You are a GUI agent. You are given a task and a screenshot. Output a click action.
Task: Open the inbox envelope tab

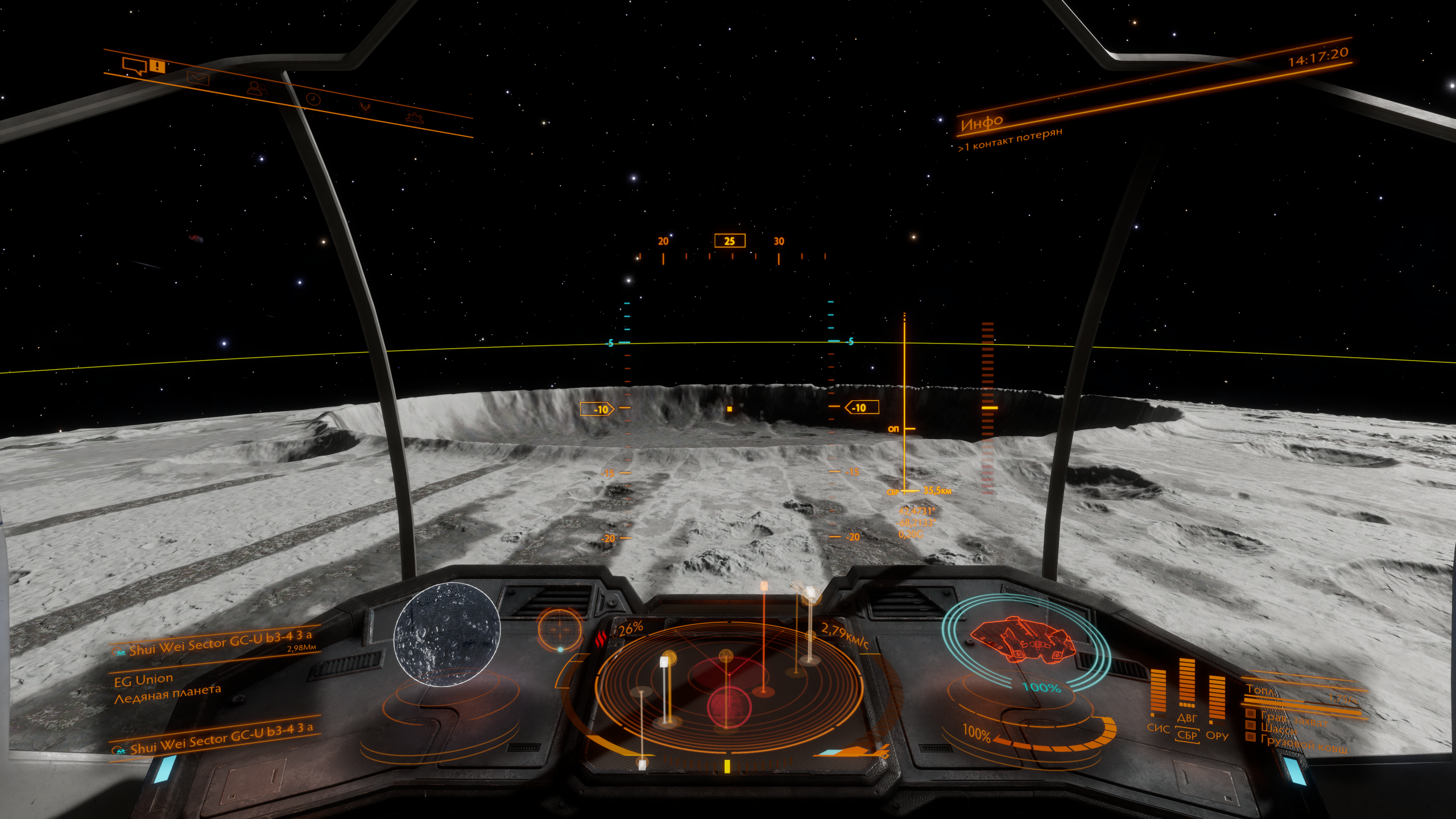coord(198,78)
